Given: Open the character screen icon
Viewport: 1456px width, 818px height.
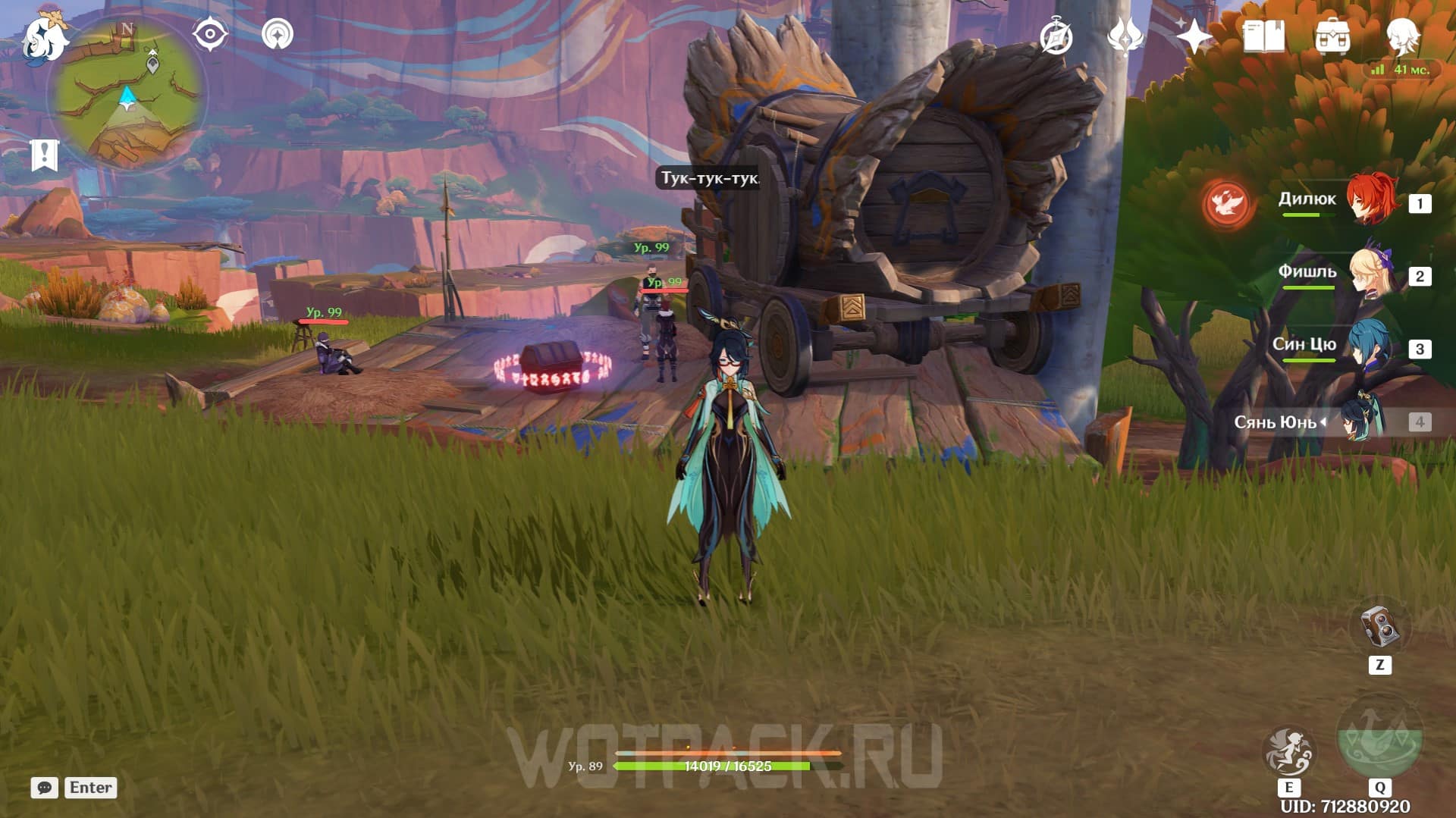Looking at the screenshot, I should [1402, 35].
